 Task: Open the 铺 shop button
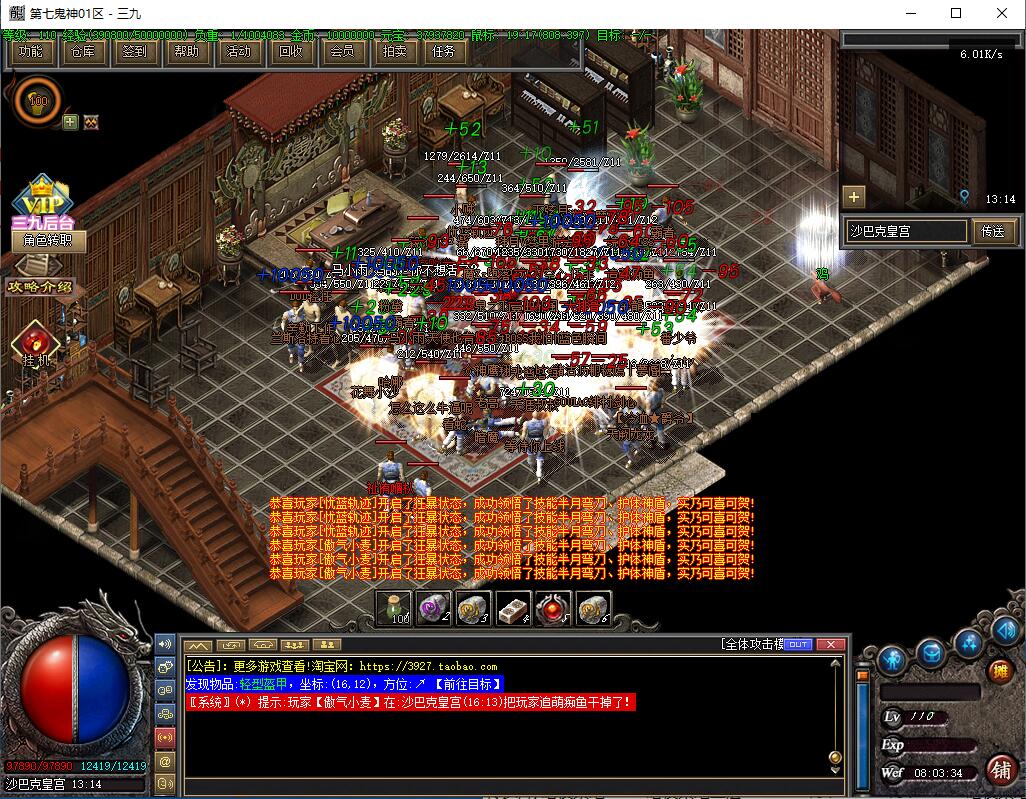pyautogui.click(x=999, y=770)
